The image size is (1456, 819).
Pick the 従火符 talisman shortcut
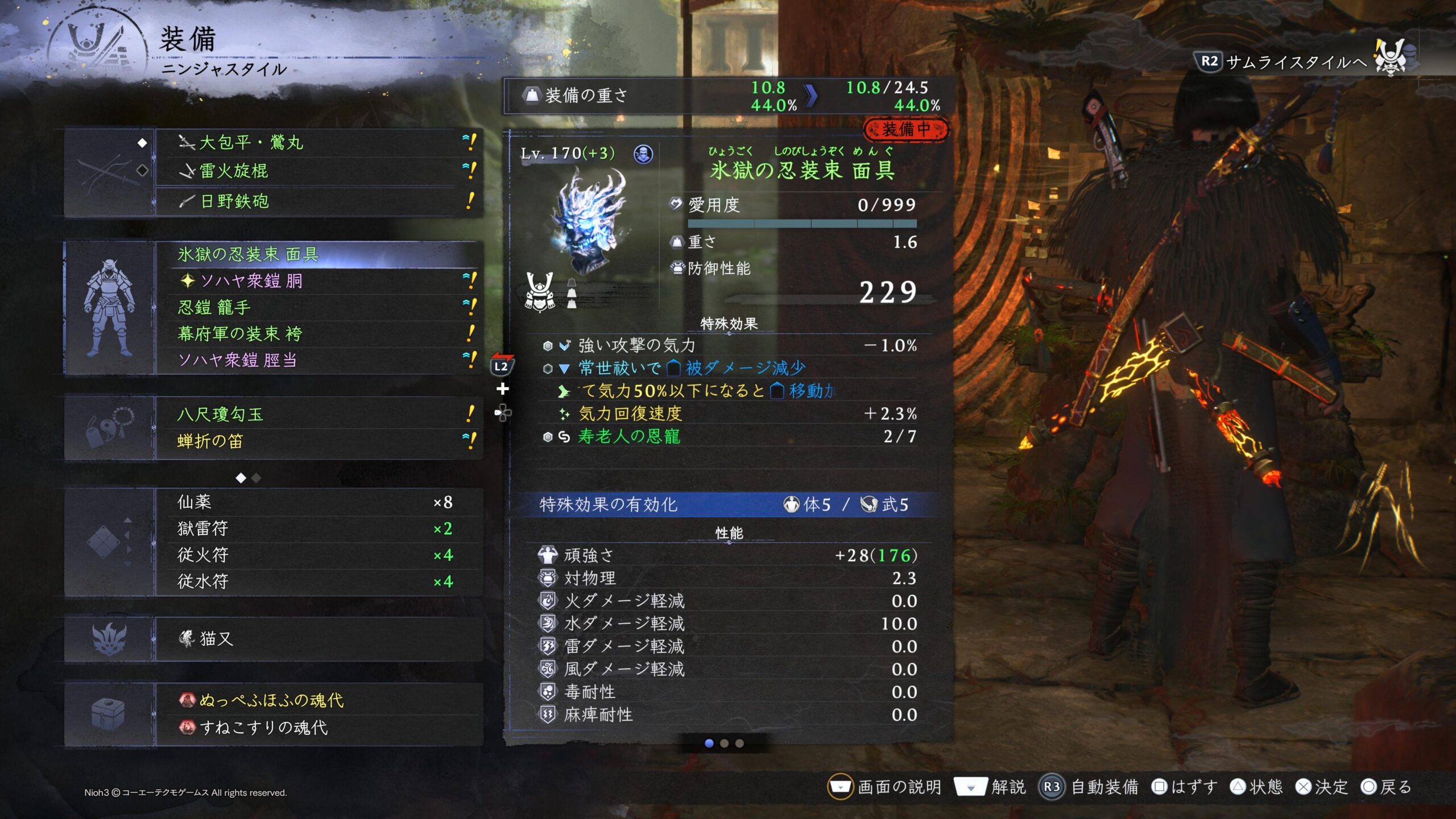point(318,555)
